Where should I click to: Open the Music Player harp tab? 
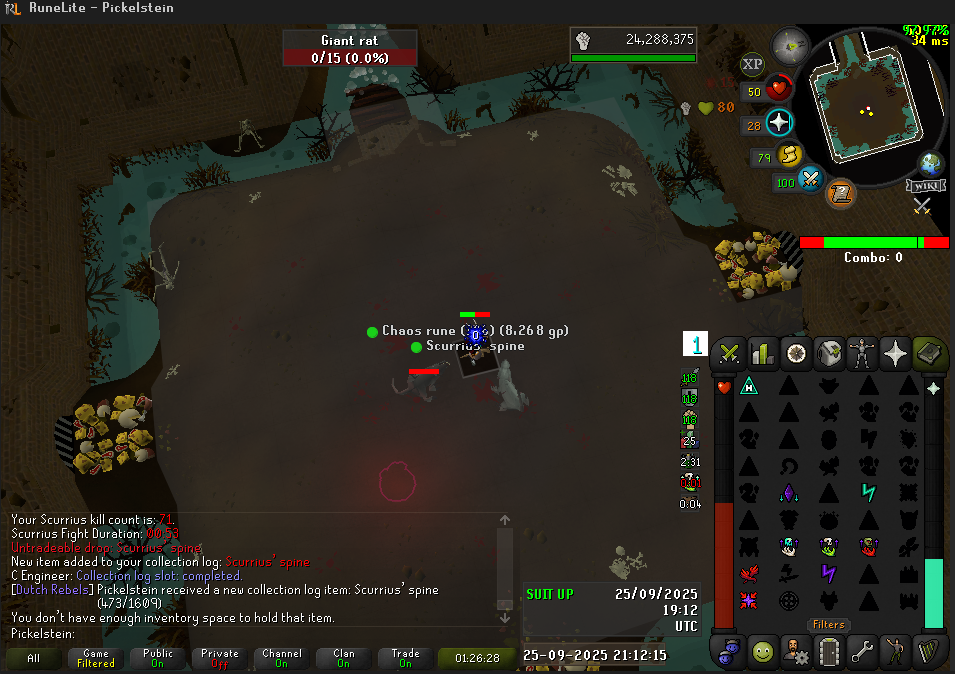[929, 652]
